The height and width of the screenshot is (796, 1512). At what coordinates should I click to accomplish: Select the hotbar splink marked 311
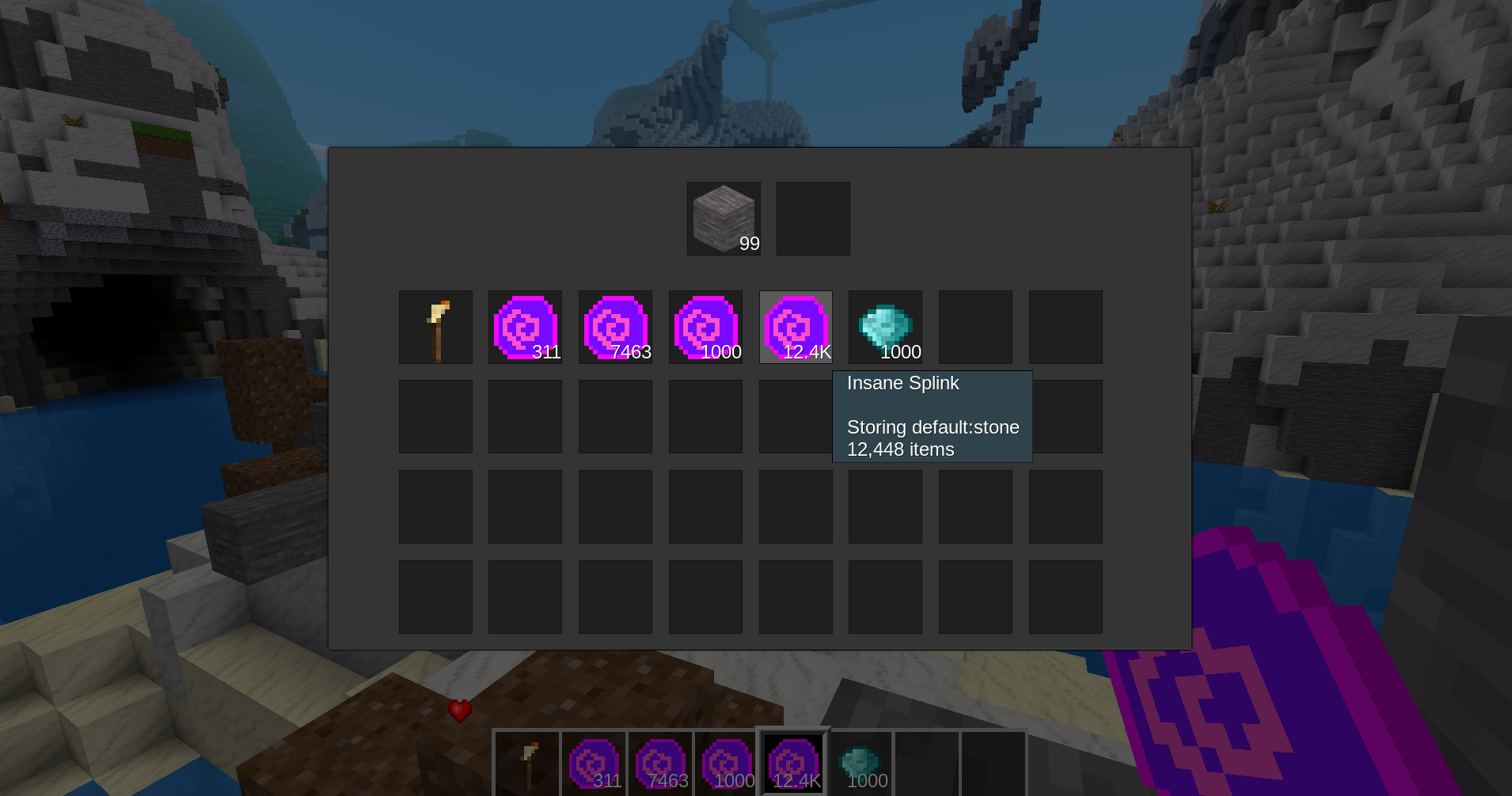594,763
